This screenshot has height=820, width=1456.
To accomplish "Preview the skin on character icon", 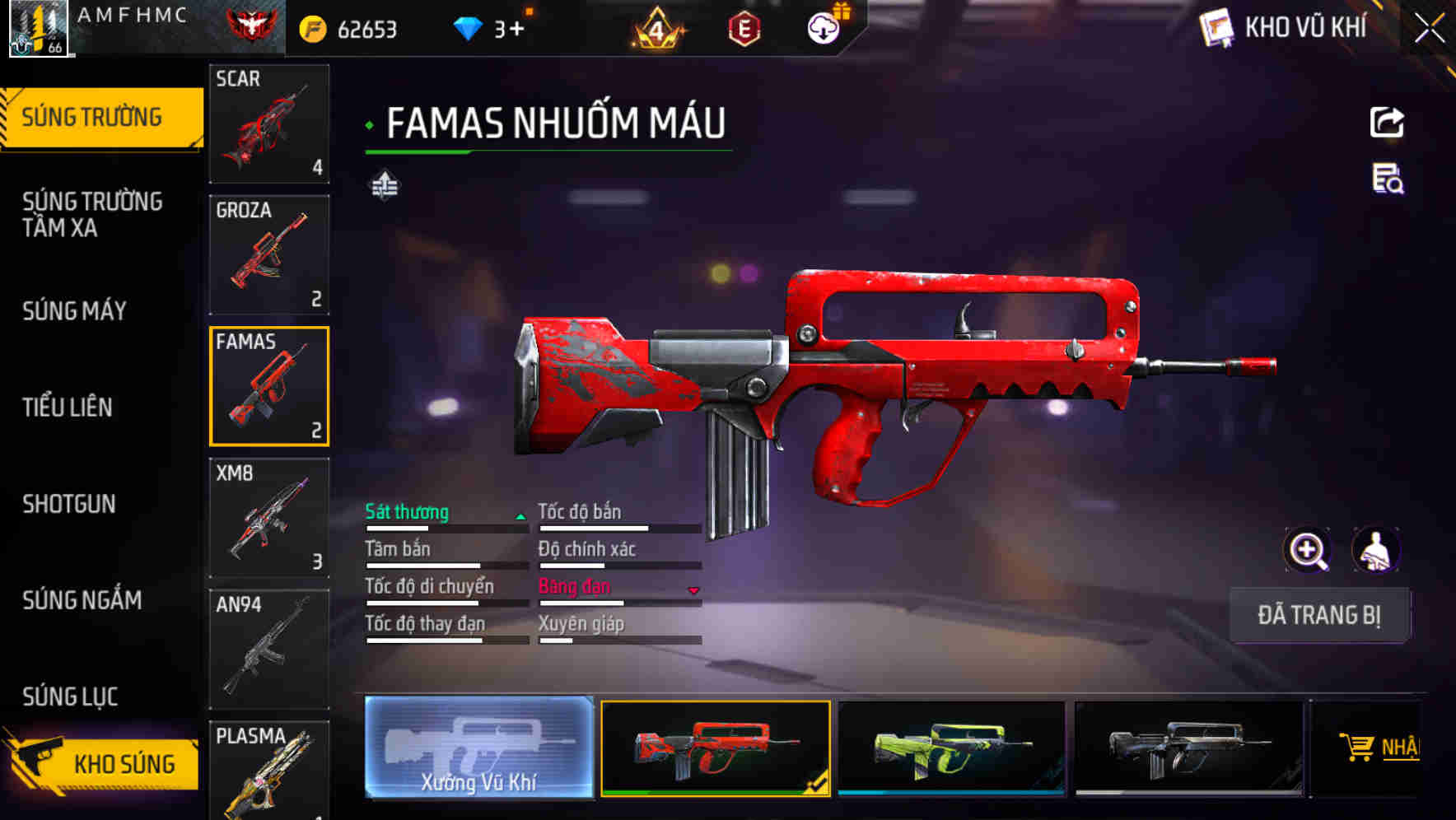I will tap(1375, 550).
